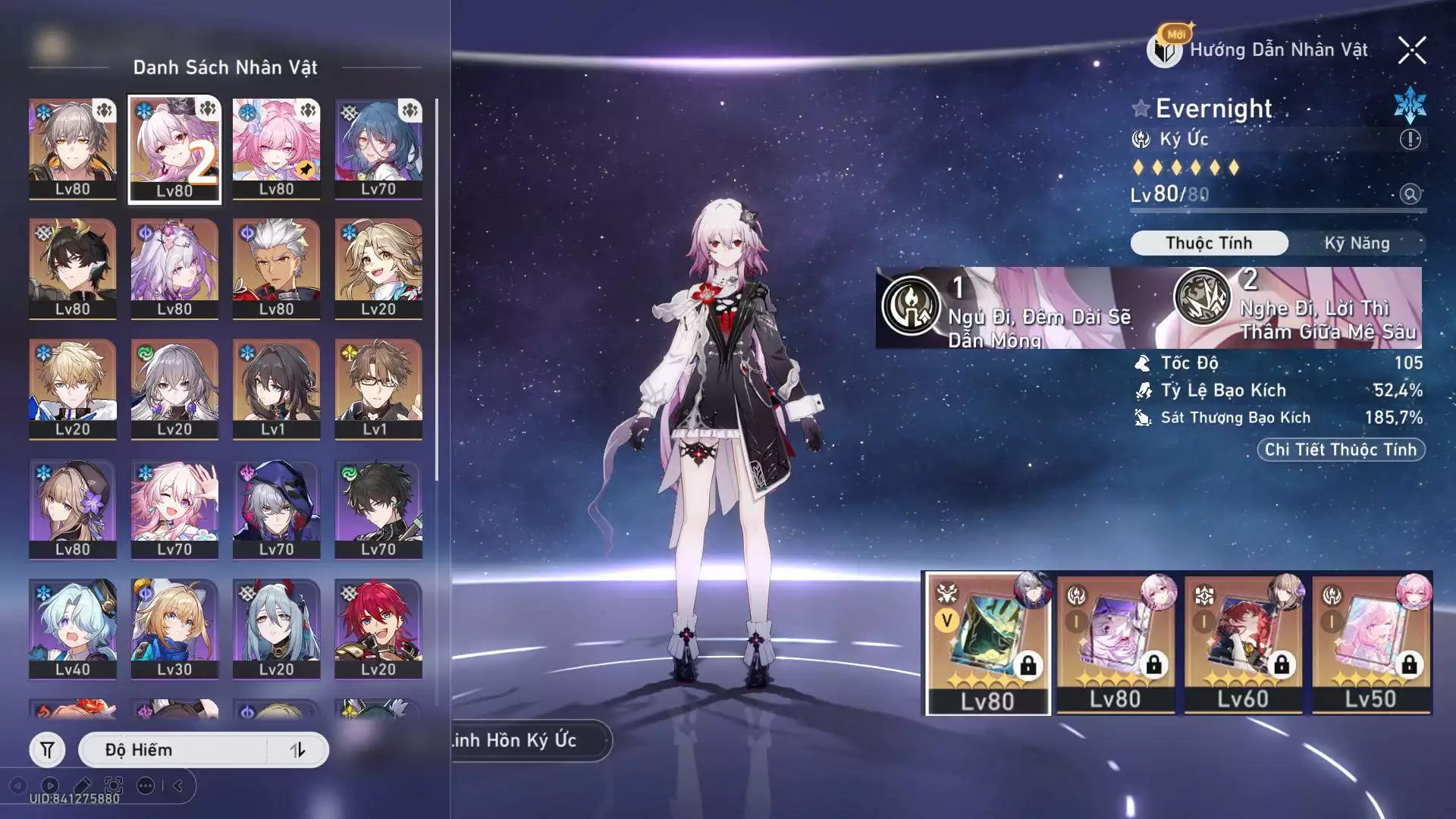Open the Độ Hiếm sort dropdown
Screen dimensions: 1456x819
[174, 750]
